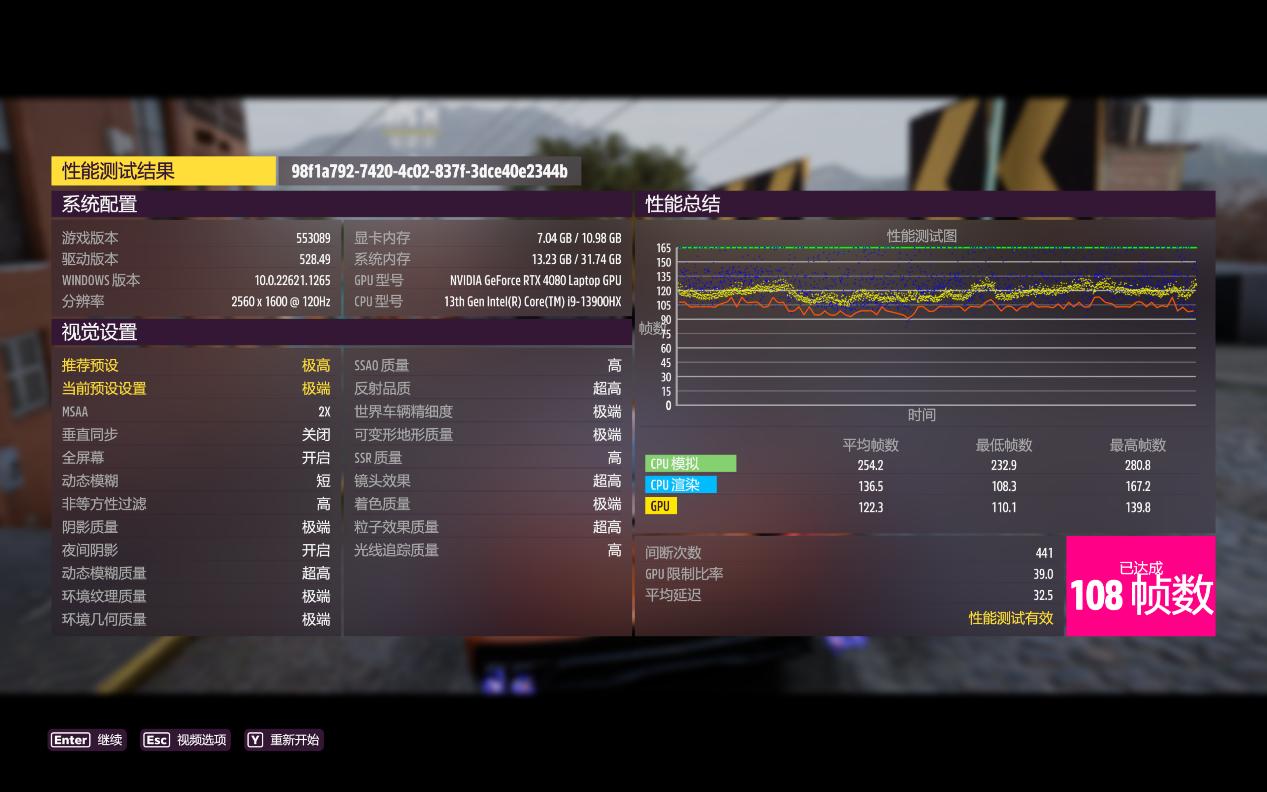
Task: Restart the benchmark with 重新开始
Action: tap(284, 740)
